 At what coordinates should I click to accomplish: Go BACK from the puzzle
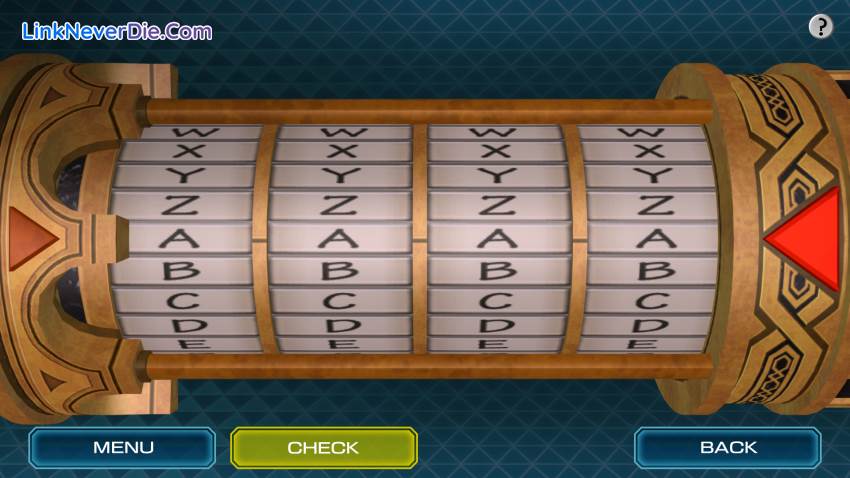click(728, 447)
